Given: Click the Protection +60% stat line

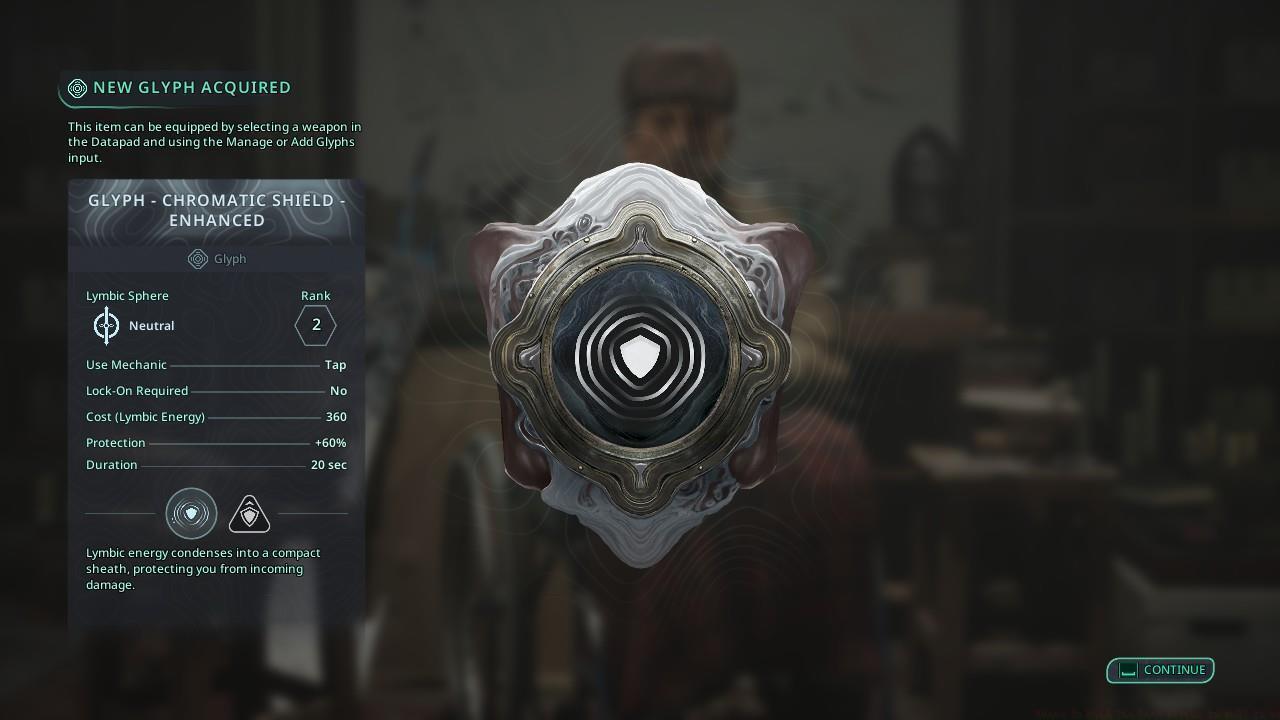Looking at the screenshot, I should [x=217, y=442].
